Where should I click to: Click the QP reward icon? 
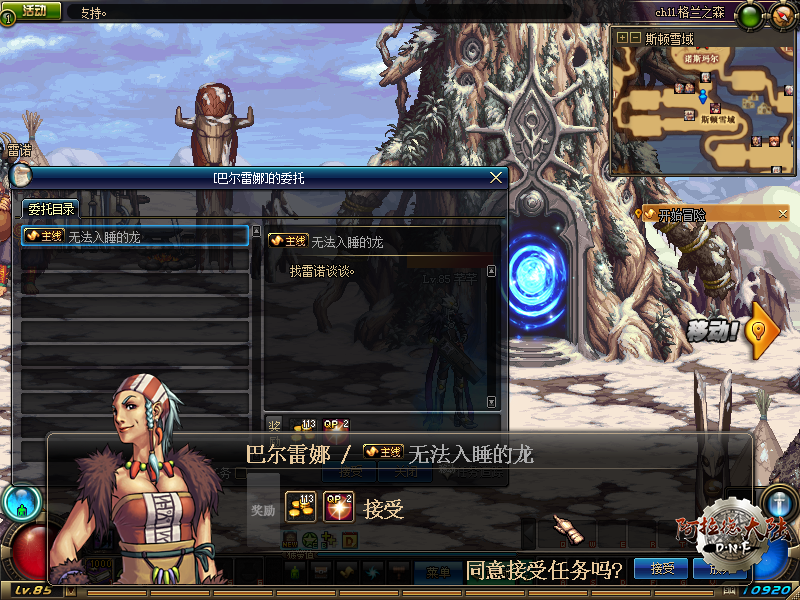(340, 508)
